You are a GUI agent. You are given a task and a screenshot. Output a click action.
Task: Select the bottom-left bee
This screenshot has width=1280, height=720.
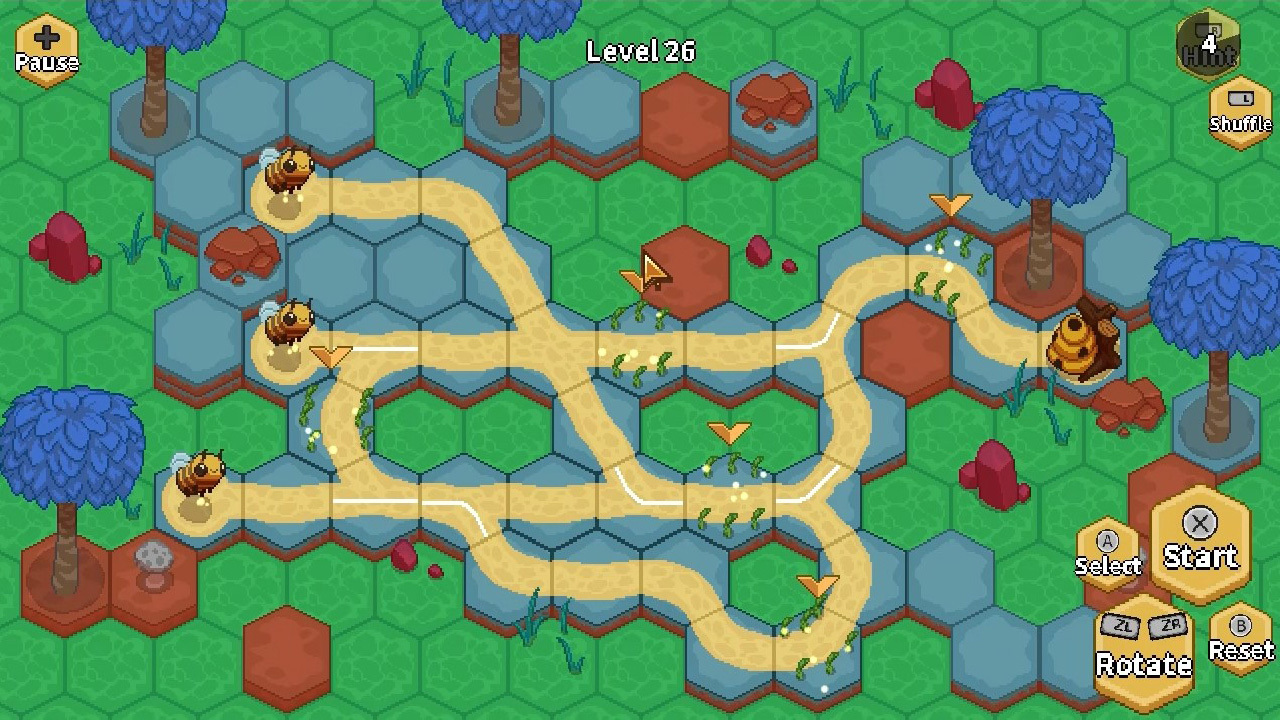pos(200,470)
